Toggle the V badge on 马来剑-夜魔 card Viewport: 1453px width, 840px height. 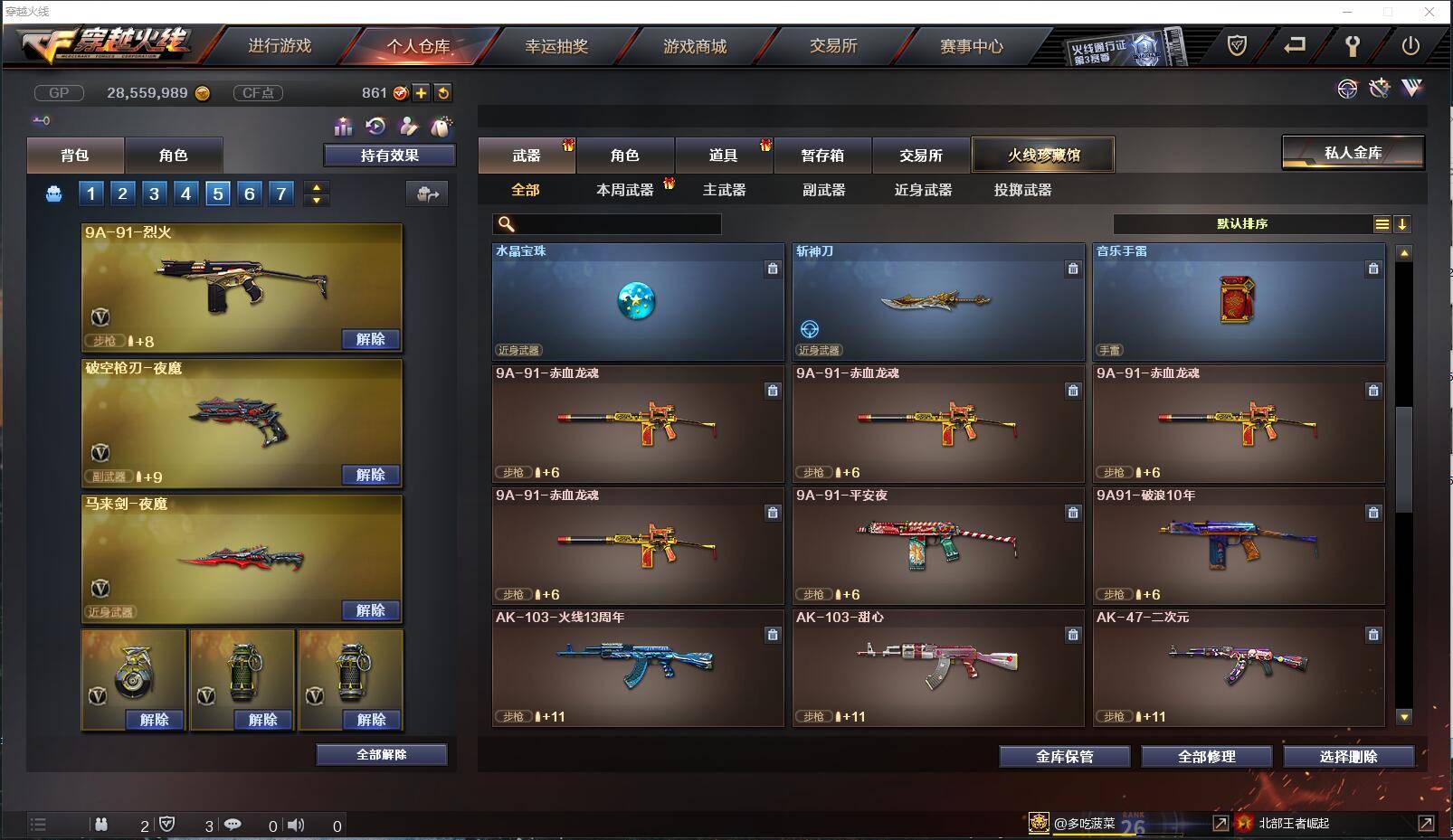click(101, 590)
